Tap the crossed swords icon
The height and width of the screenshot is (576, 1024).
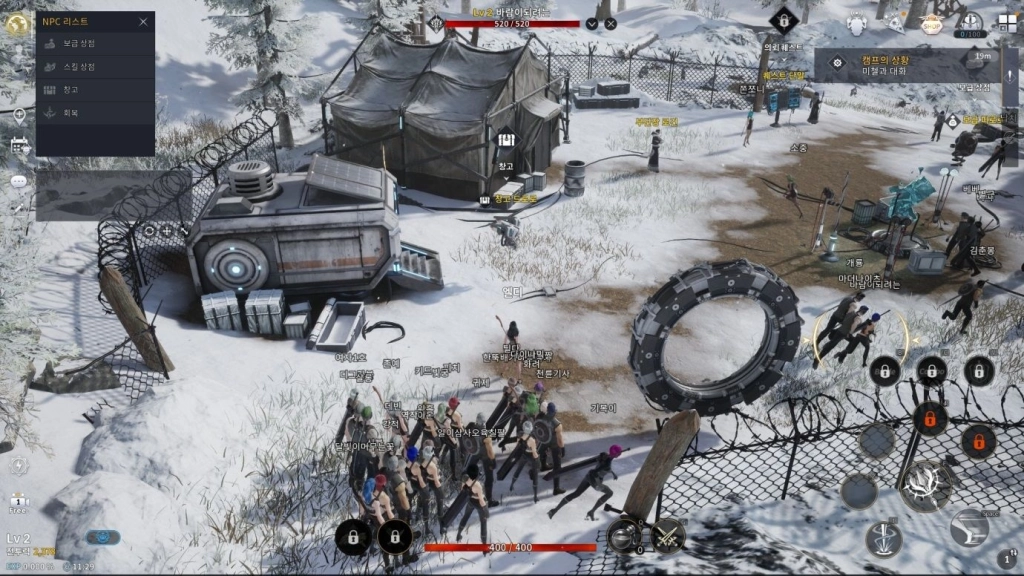668,535
